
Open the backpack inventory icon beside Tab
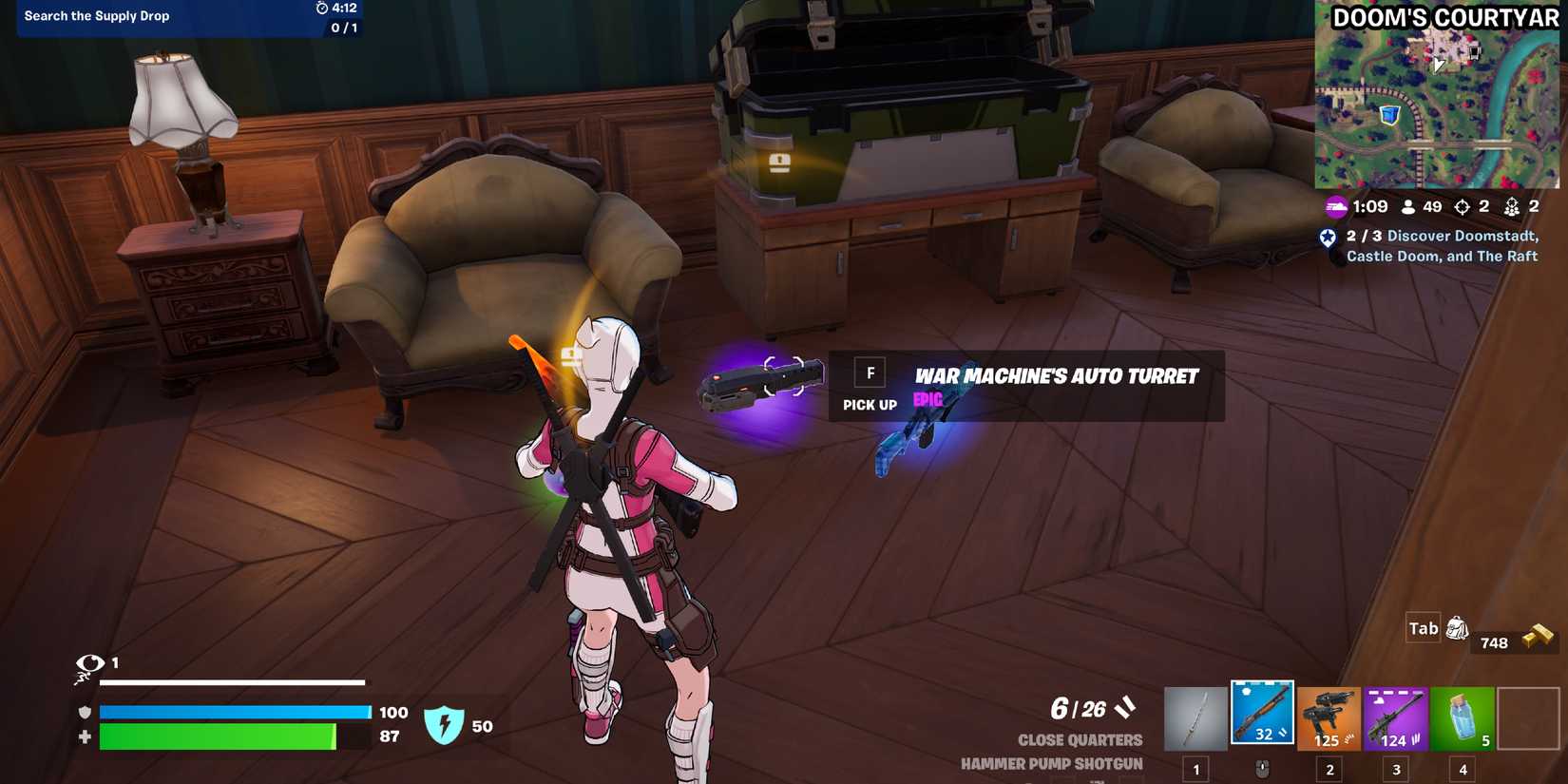tap(1456, 627)
